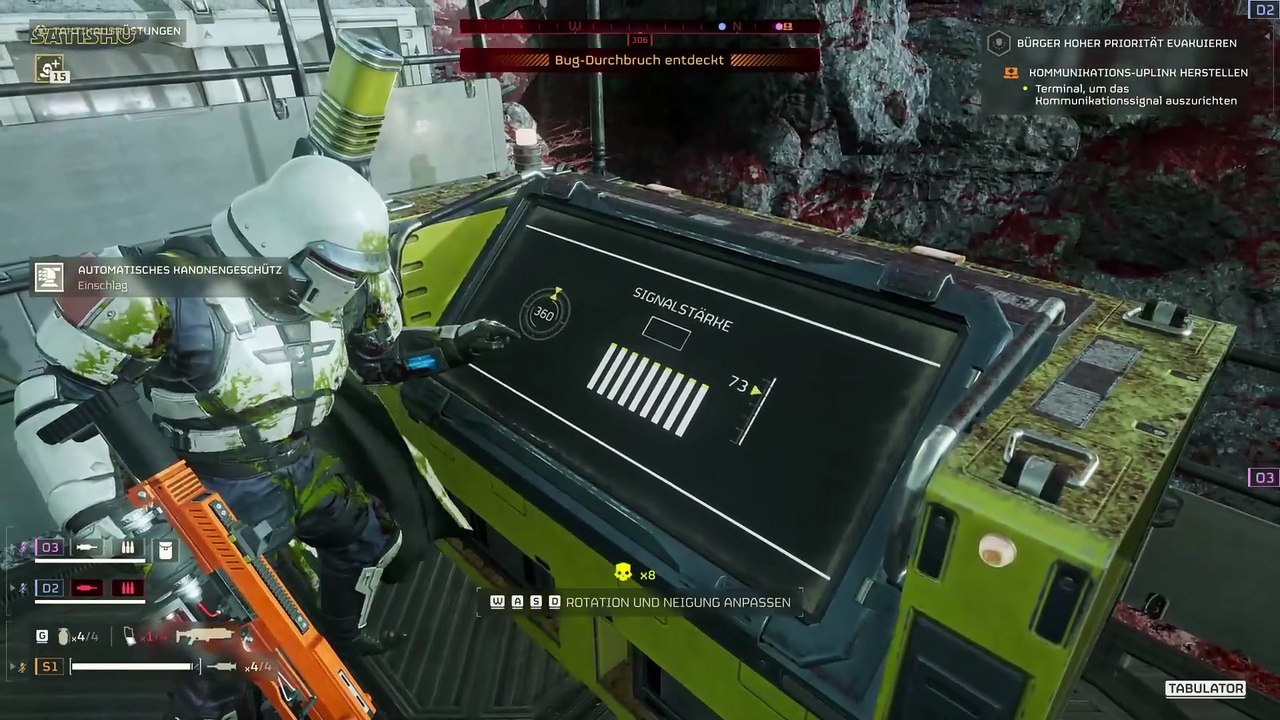The height and width of the screenshot is (720, 1280).
Task: Select the compass bar at top
Action: coord(640,27)
